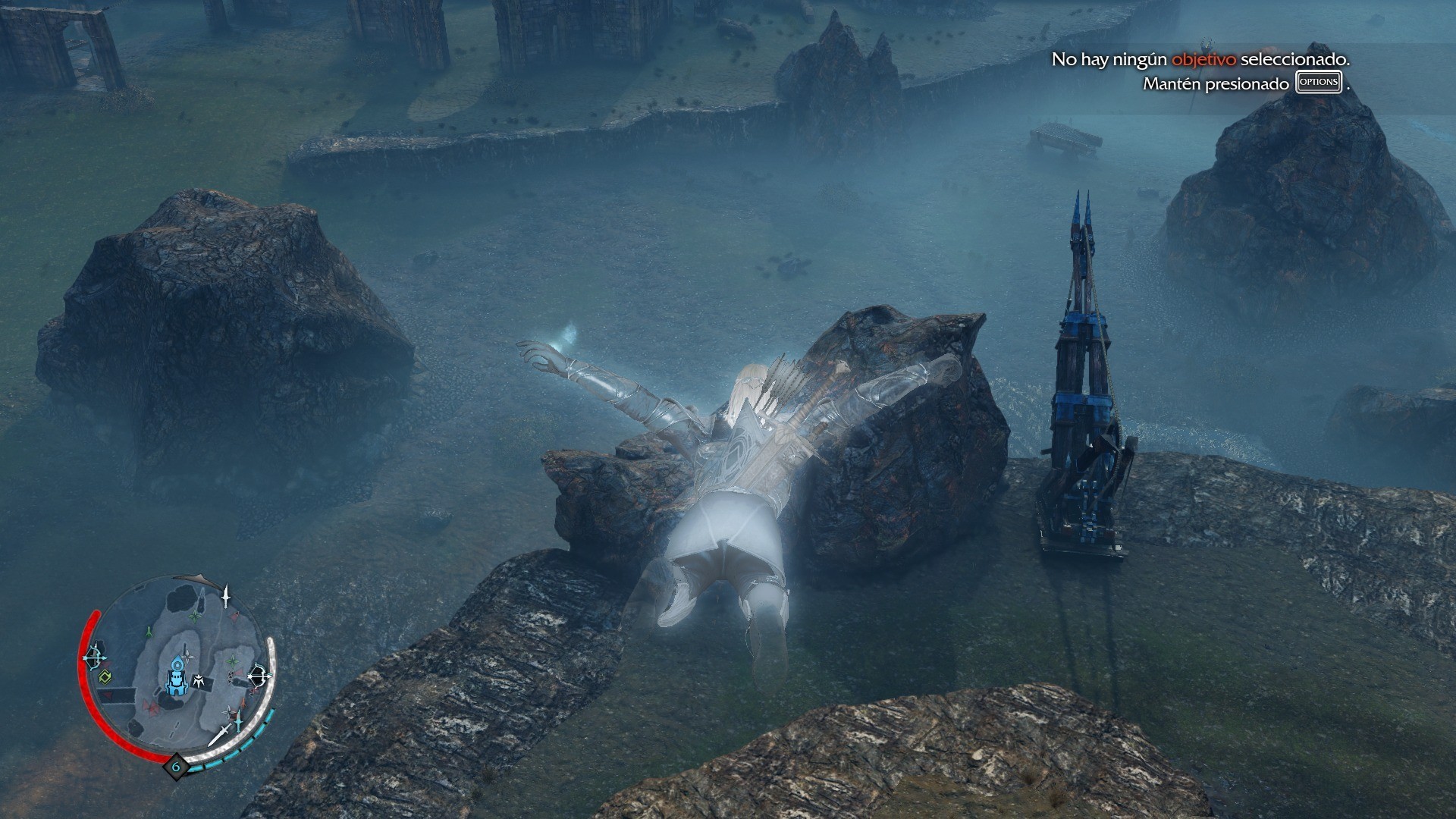1456x819 pixels.
Task: Select the white sword marker on minimap
Action: click(219, 734)
